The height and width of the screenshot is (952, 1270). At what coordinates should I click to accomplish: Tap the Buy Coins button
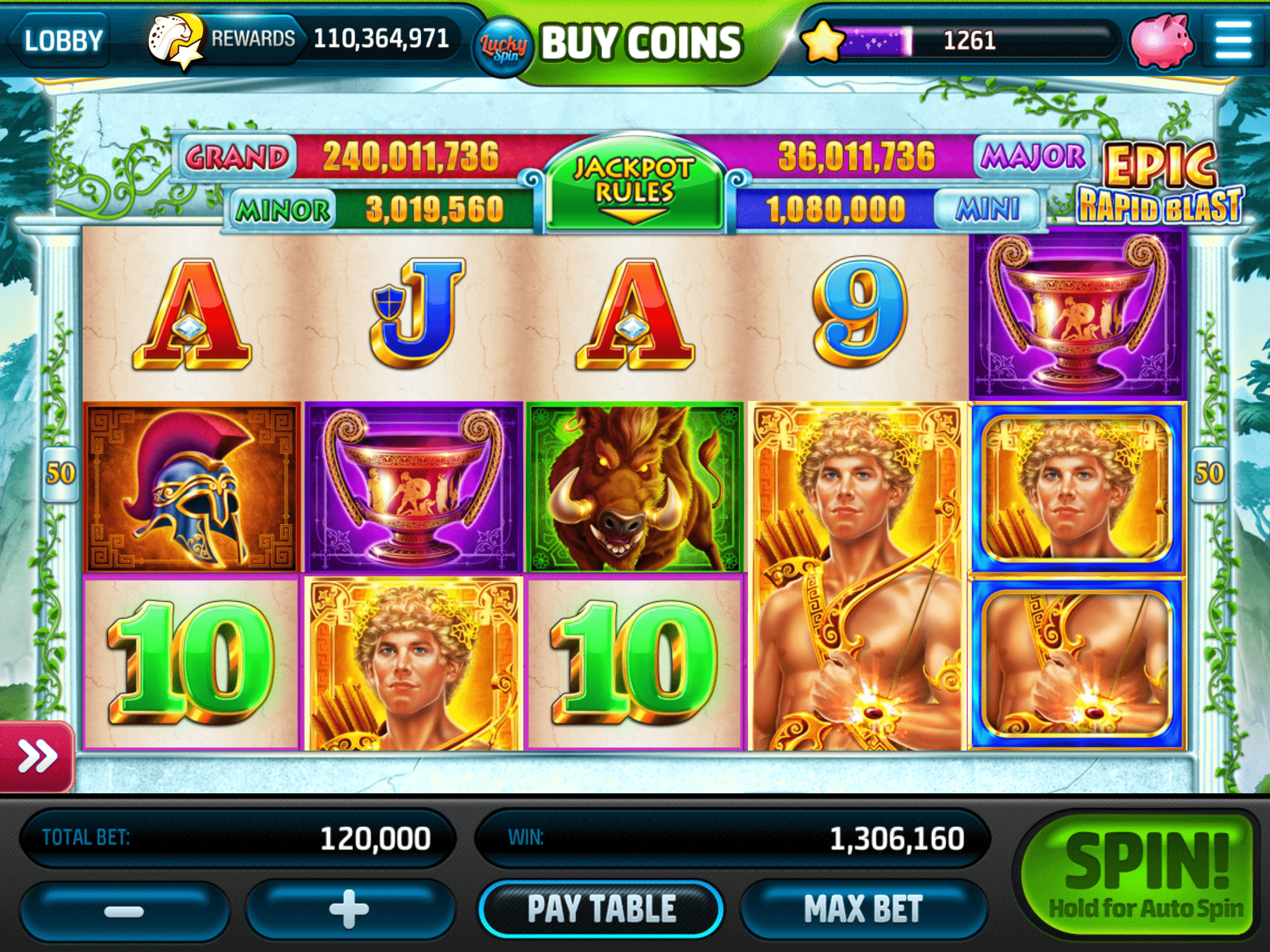[642, 42]
